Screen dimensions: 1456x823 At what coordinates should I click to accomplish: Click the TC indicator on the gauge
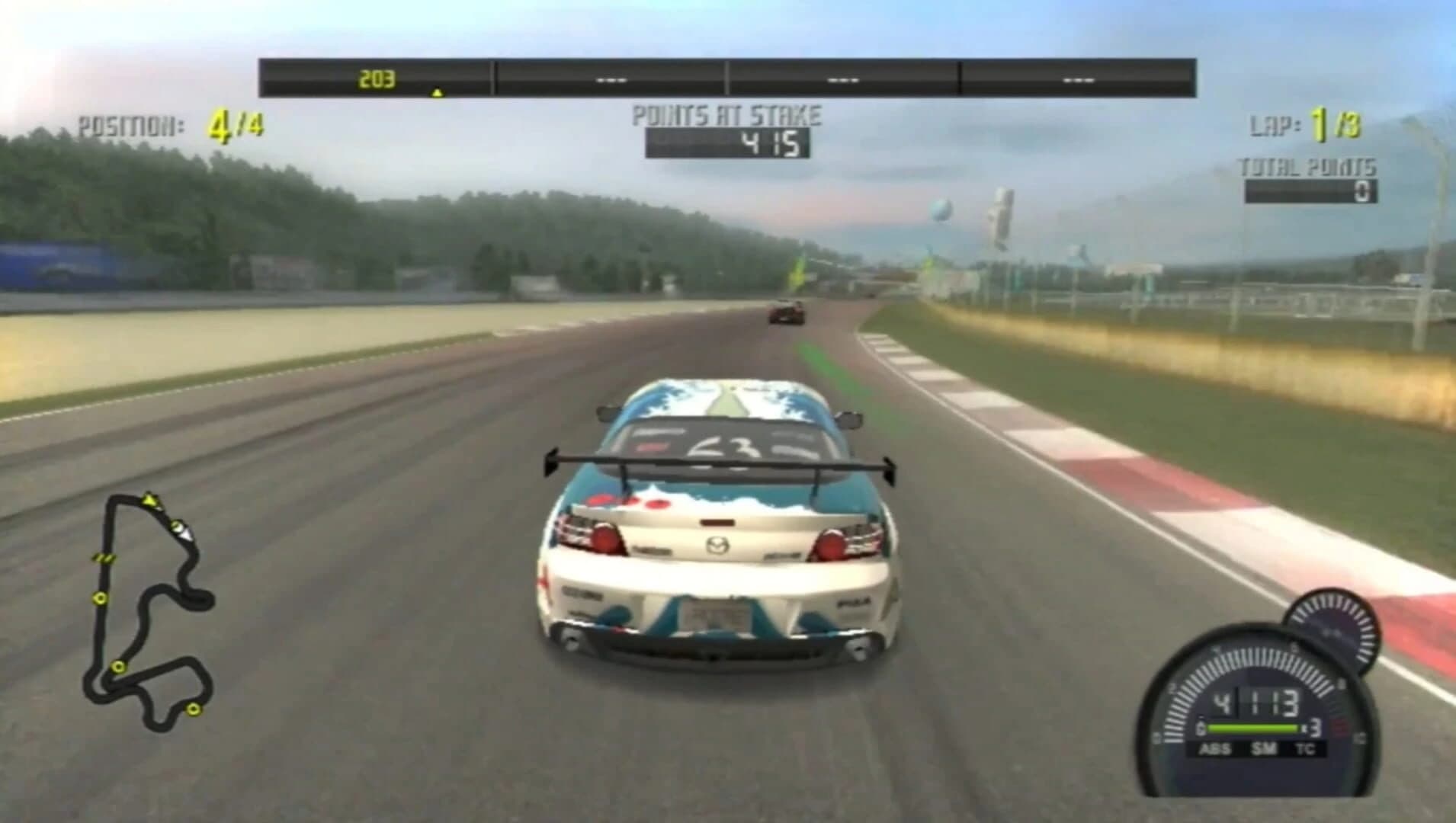pos(1305,748)
